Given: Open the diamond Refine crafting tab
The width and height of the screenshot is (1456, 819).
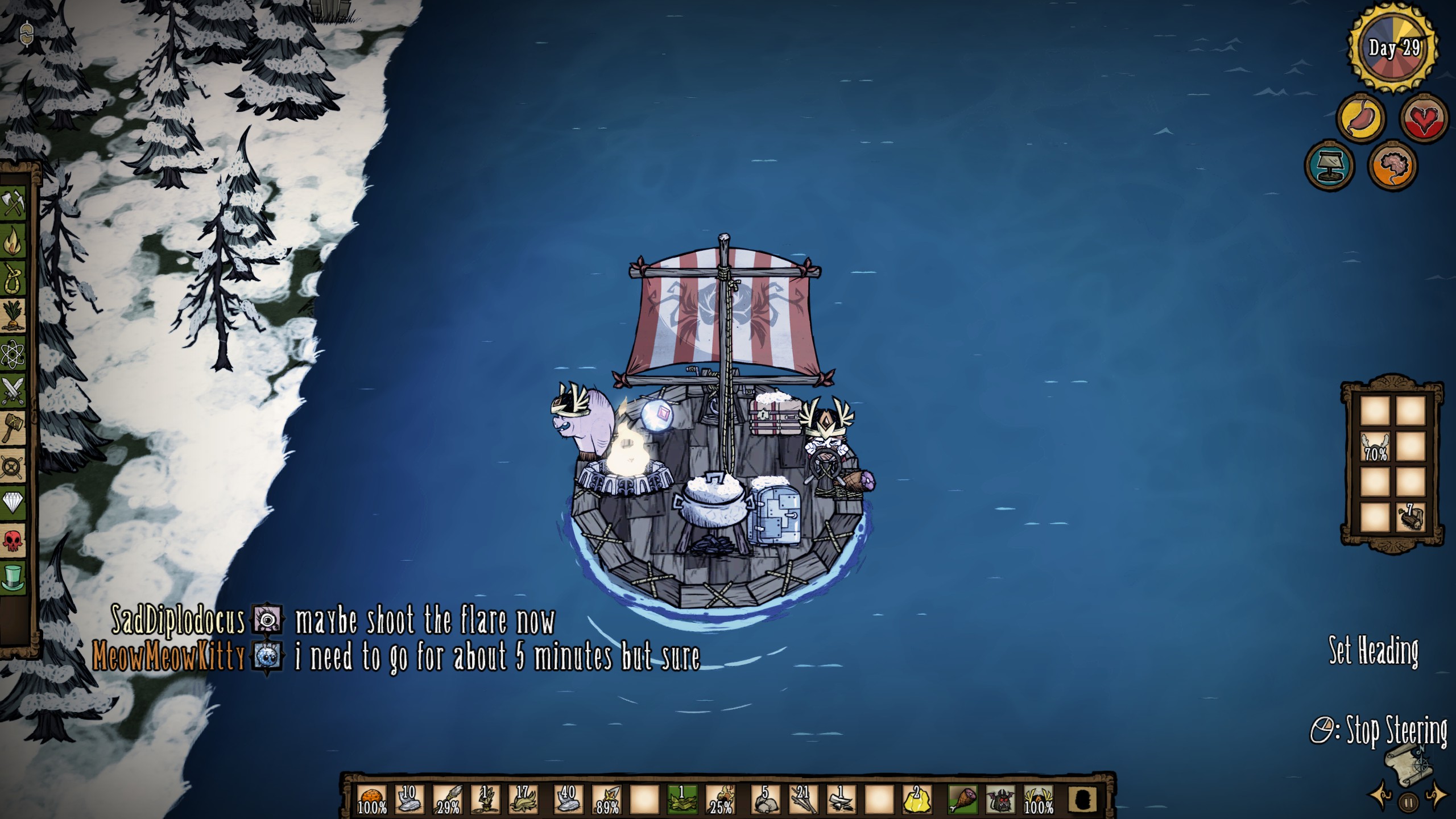Looking at the screenshot, I should point(14,504).
